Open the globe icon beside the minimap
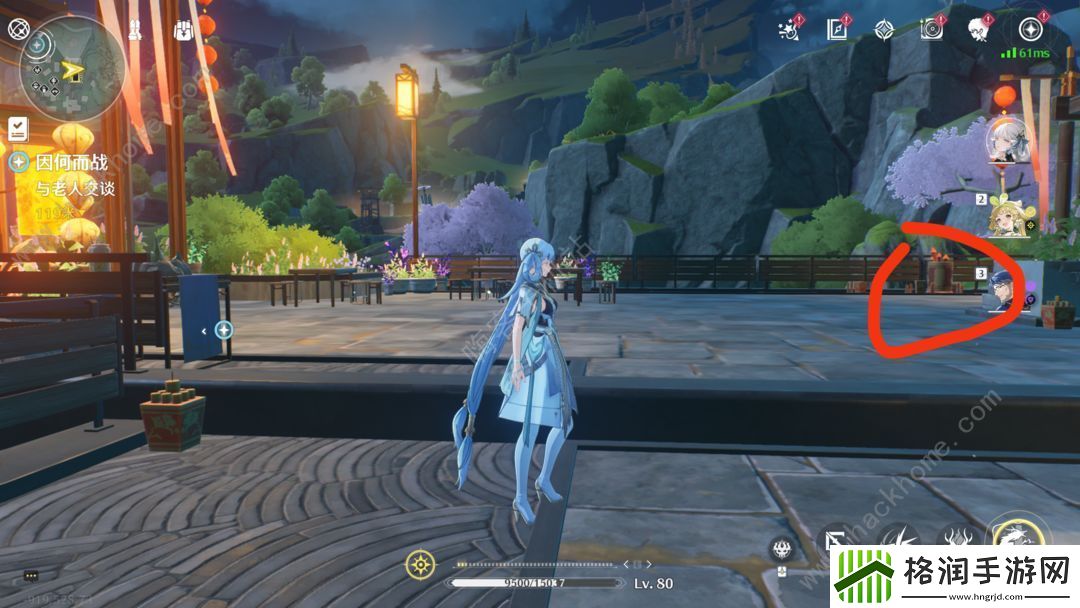The image size is (1080, 608). pos(18,28)
